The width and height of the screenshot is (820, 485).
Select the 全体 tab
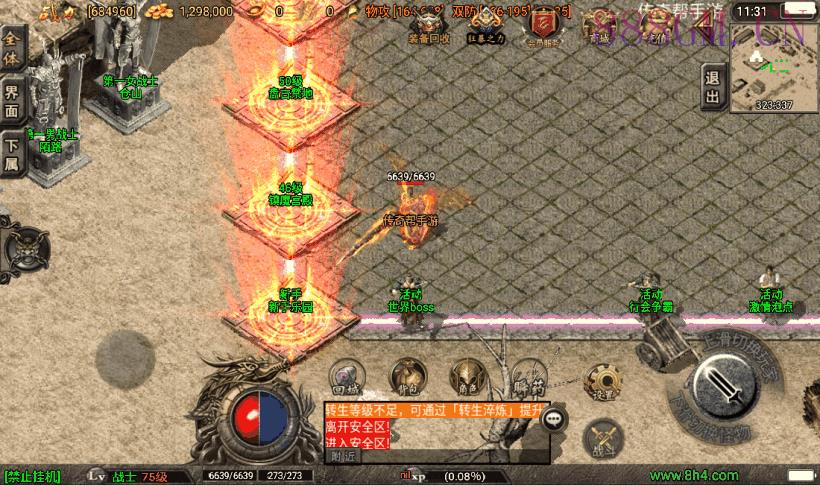coord(13,50)
